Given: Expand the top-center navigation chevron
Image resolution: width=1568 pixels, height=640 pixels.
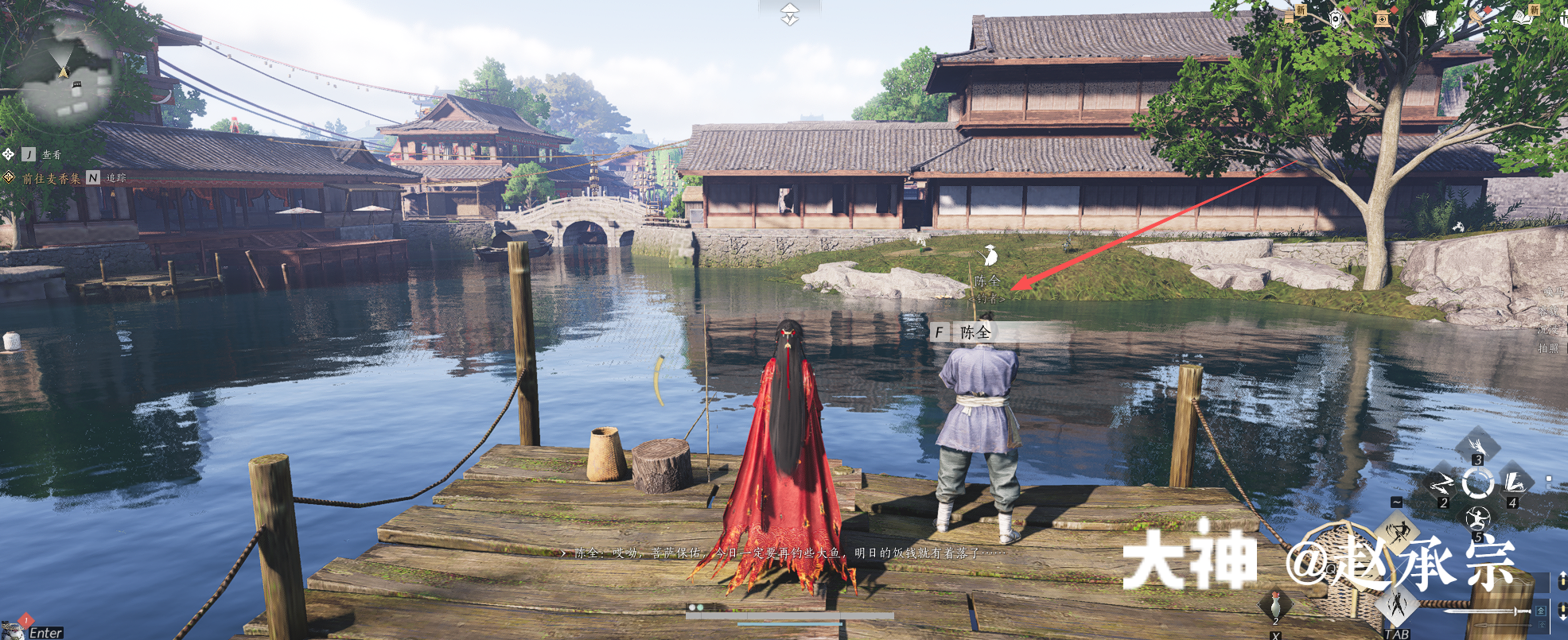Looking at the screenshot, I should click(789, 14).
